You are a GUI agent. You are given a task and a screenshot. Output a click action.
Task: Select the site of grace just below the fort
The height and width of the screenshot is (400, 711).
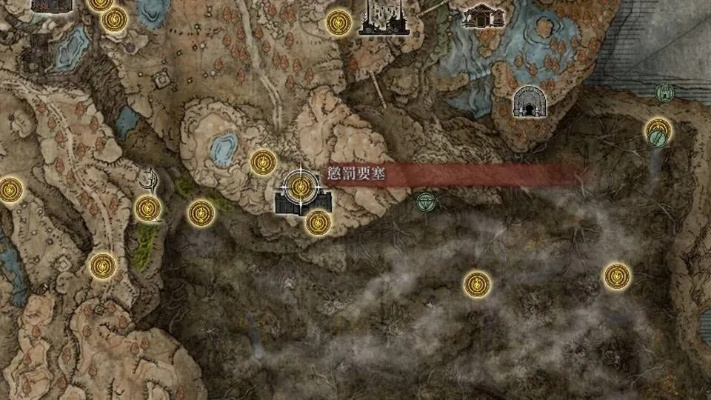tap(318, 222)
